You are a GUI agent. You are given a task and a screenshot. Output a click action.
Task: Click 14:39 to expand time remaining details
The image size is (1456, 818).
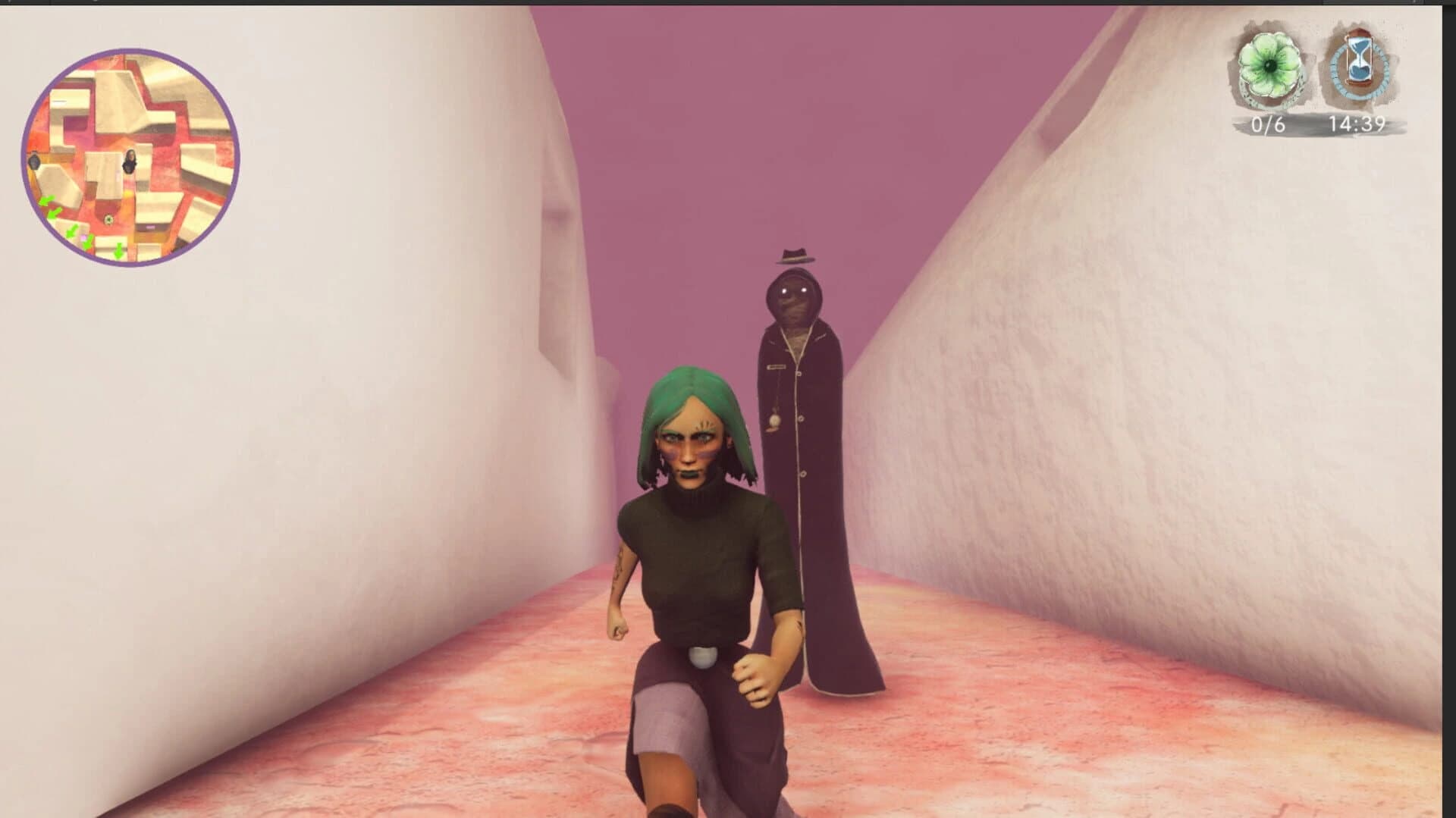(x=1357, y=124)
